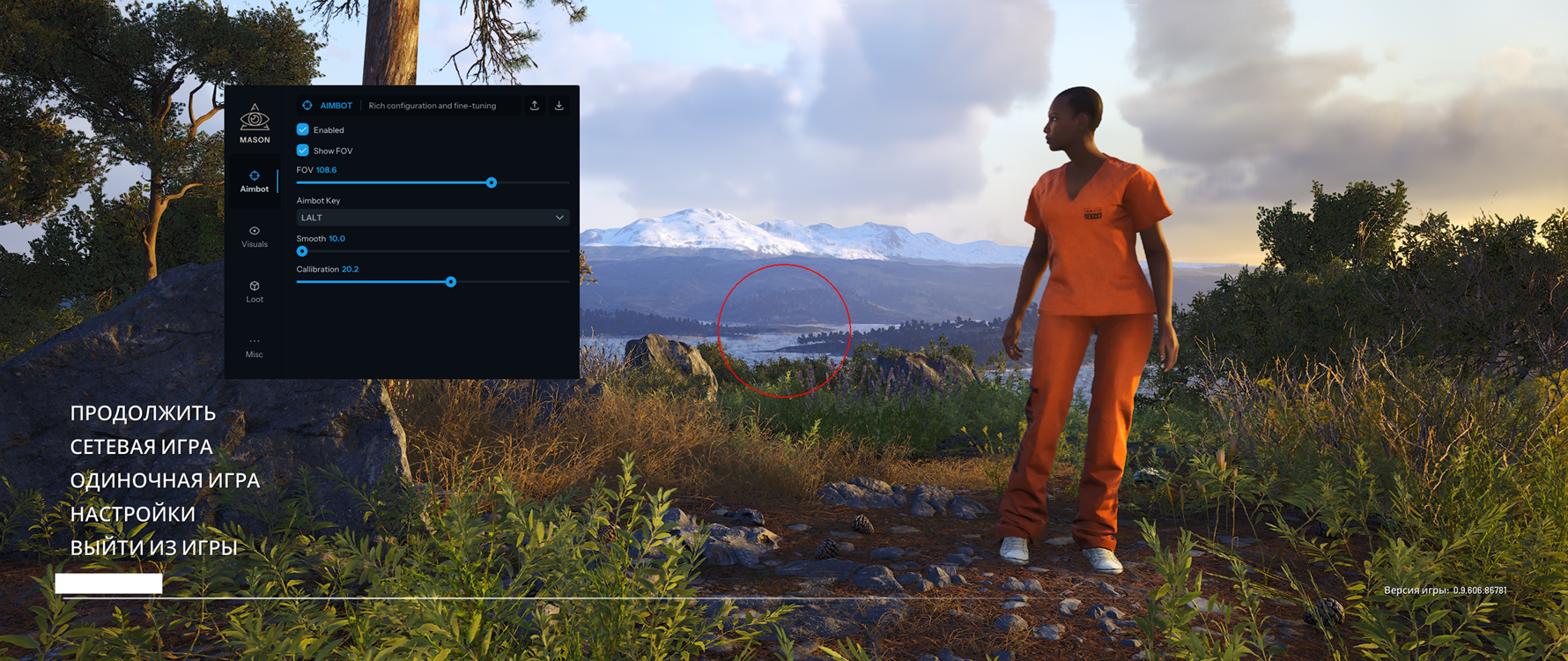Screen dimensions: 1568x661
Task: Open the Misc section of the overlay
Action: coord(255,347)
